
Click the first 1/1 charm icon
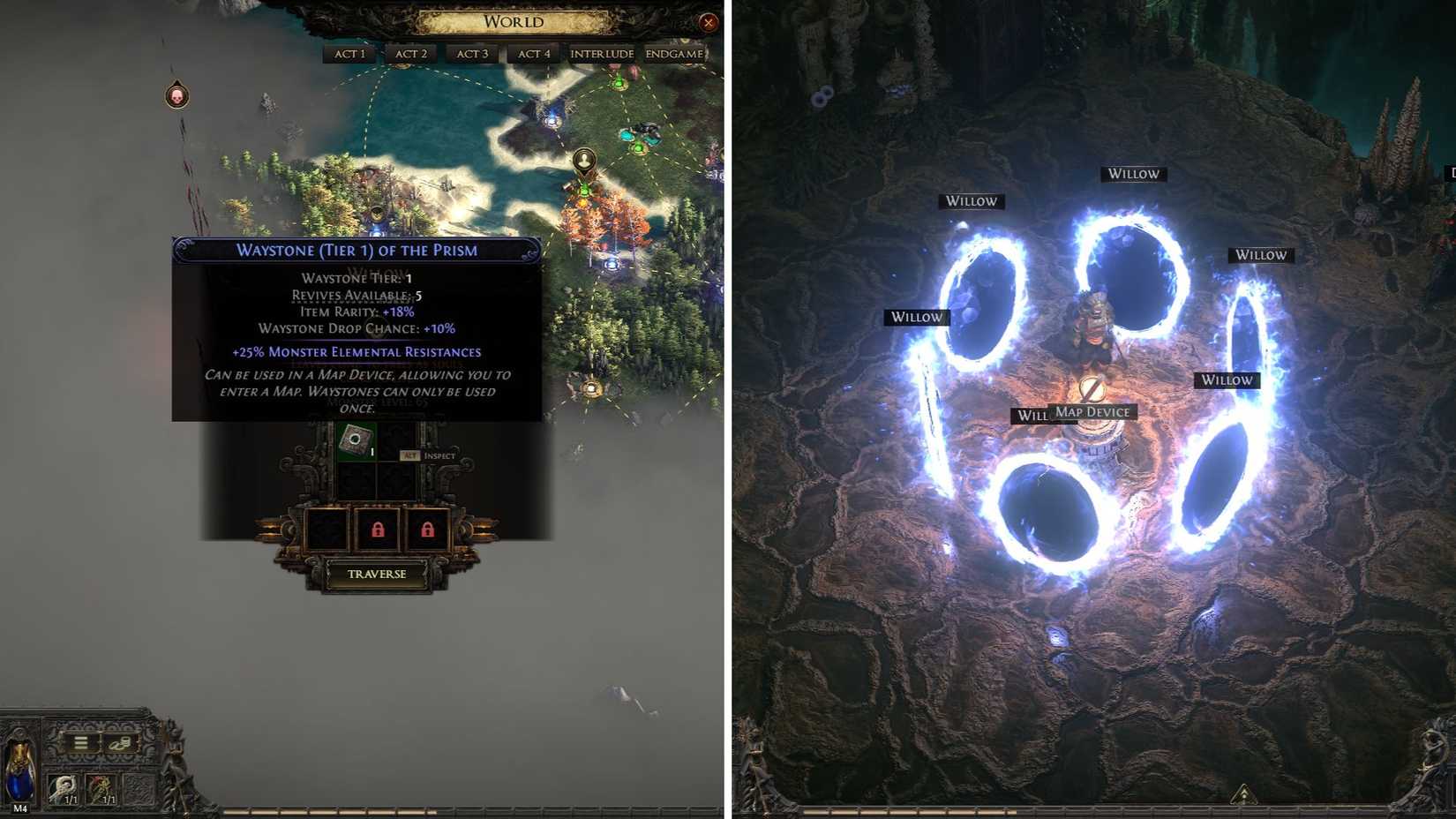click(x=63, y=790)
